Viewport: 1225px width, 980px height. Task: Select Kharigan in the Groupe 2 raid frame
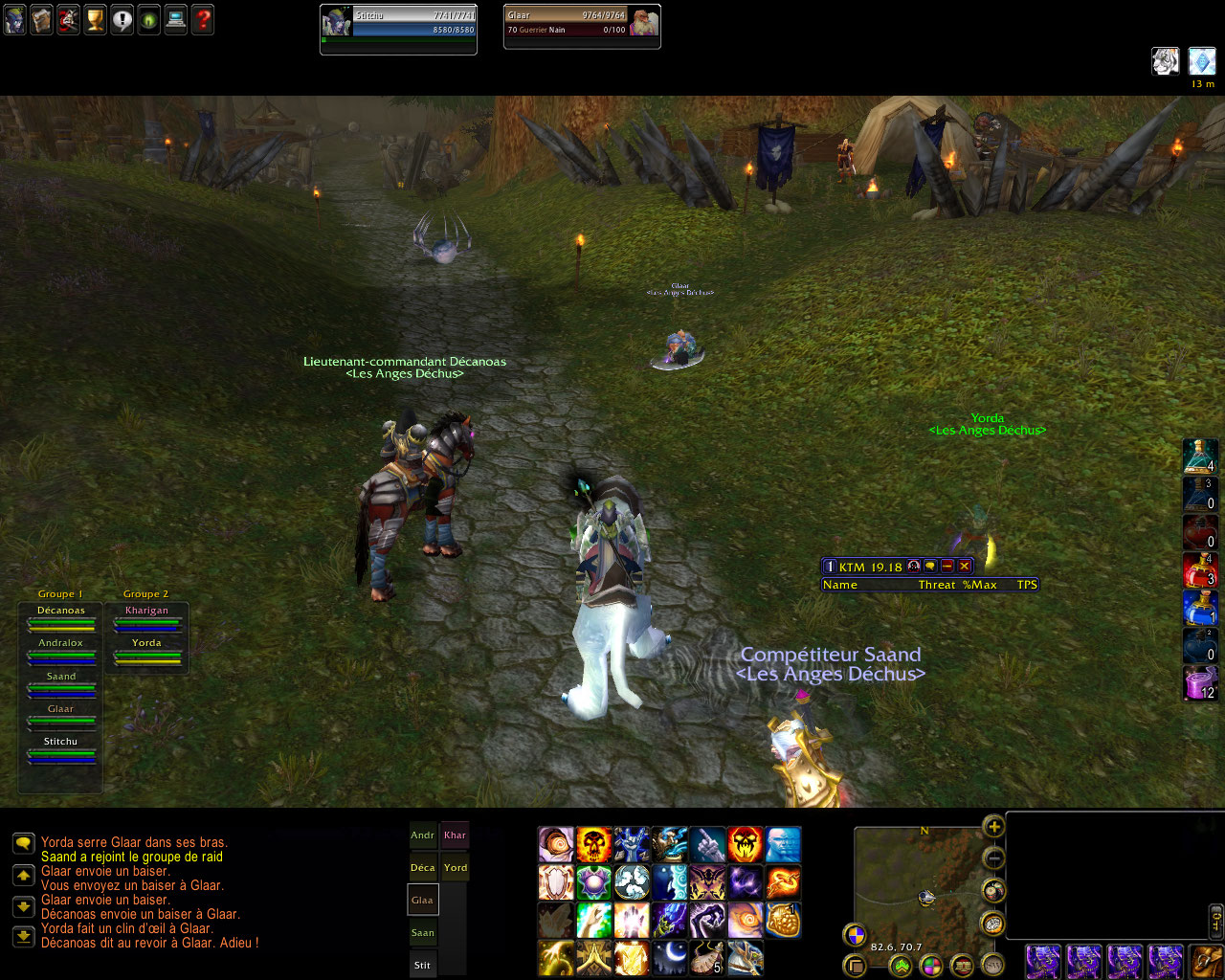click(x=146, y=617)
